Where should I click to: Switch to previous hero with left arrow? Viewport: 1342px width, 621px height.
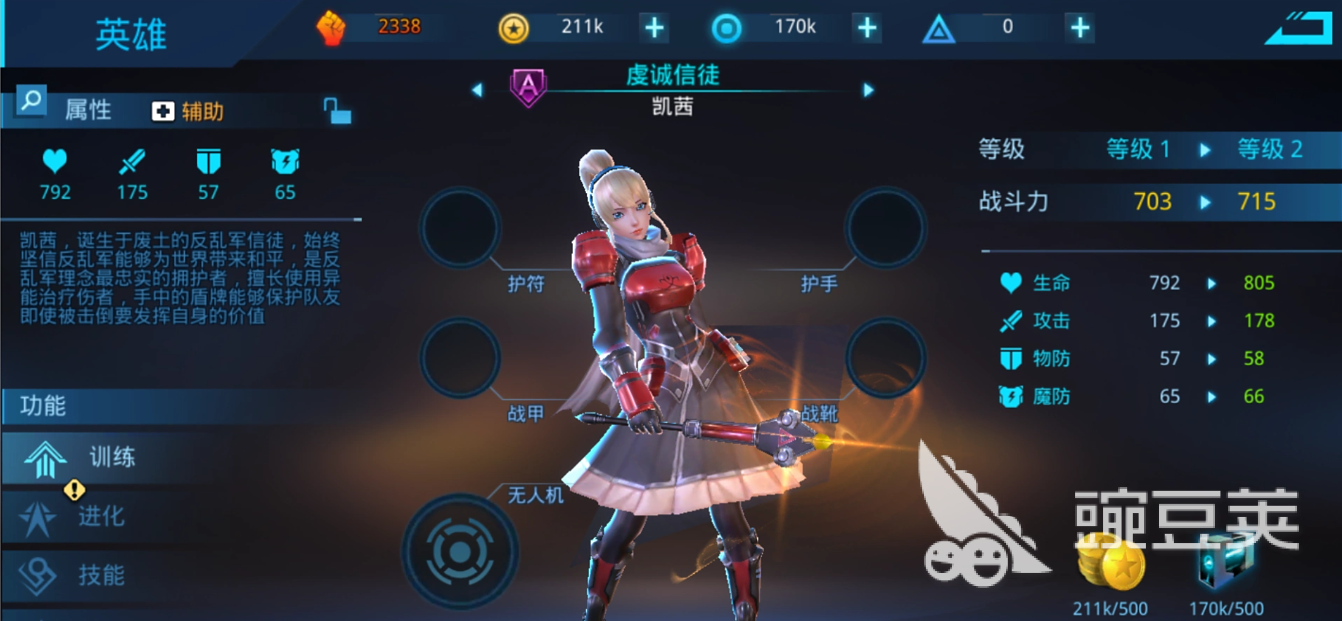(x=477, y=90)
